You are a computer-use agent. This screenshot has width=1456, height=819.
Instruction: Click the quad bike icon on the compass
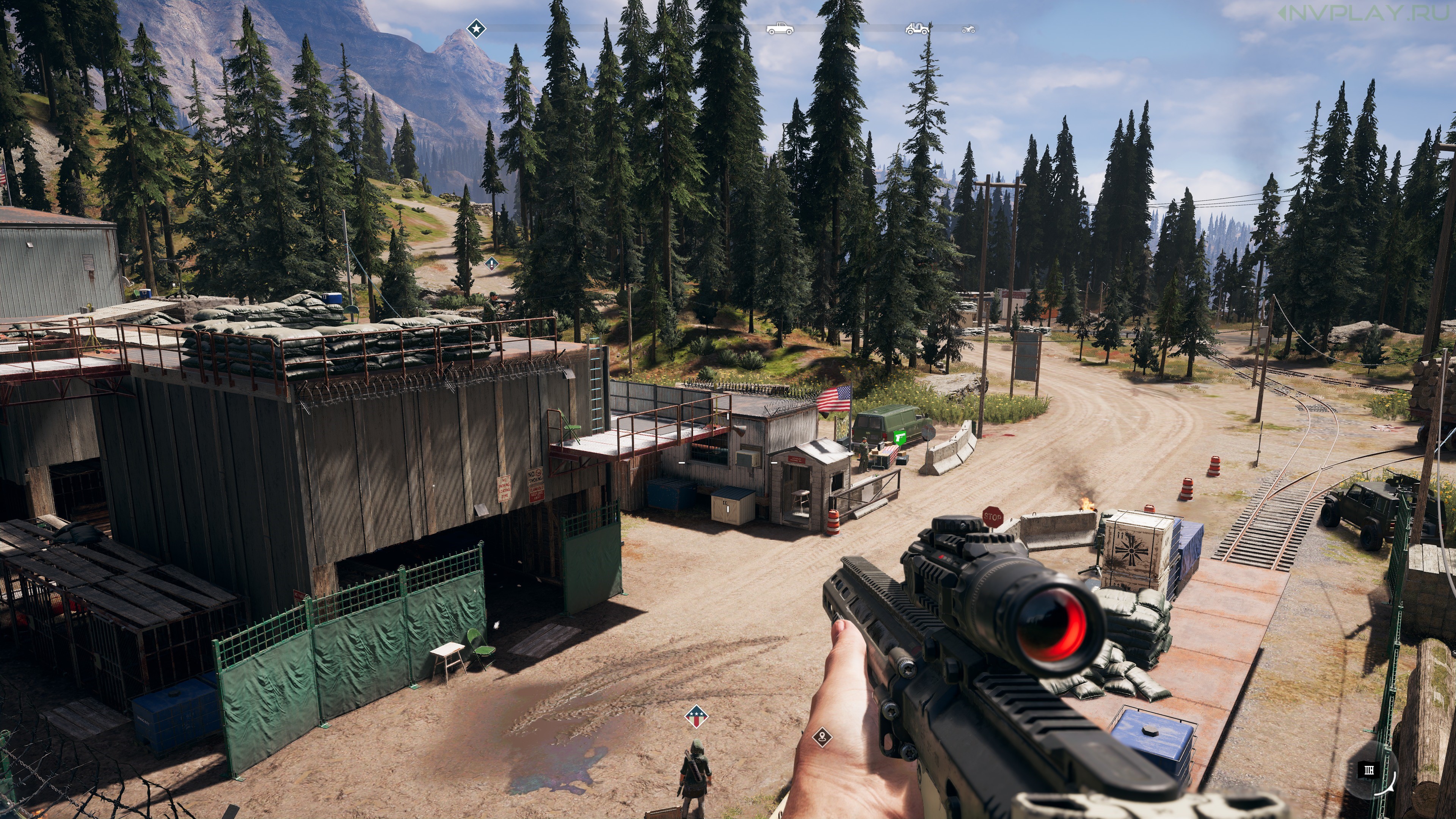coord(968,29)
